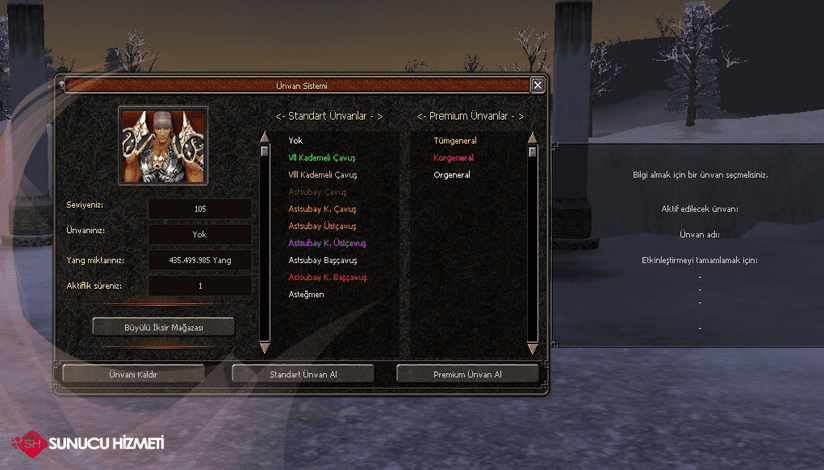Open the Büyülü İksir Mağazası shop
Image resolution: width=824 pixels, height=470 pixels.
(163, 326)
